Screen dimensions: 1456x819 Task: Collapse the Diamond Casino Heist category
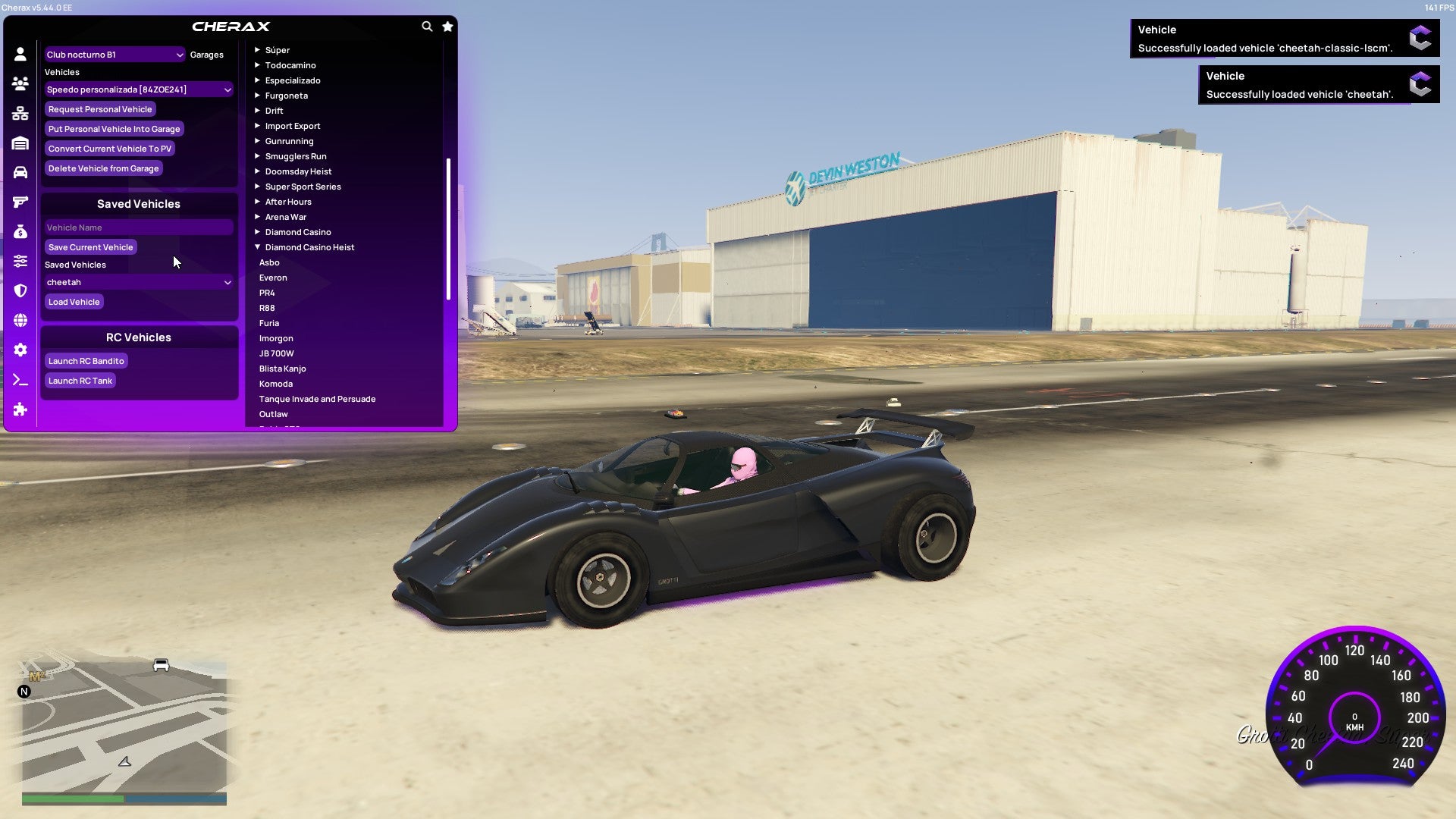pos(308,246)
